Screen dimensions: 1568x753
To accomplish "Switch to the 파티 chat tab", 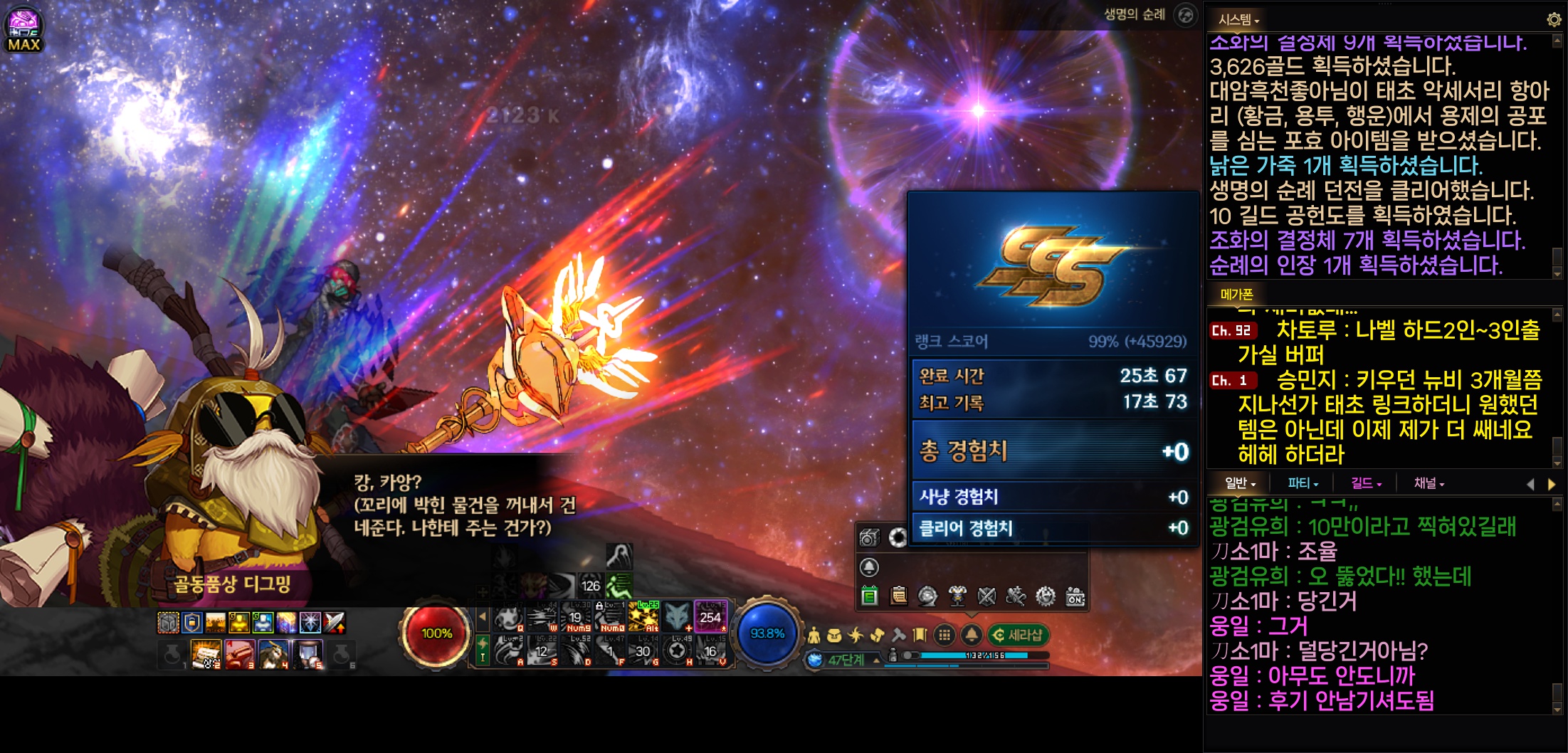I will [x=1302, y=483].
